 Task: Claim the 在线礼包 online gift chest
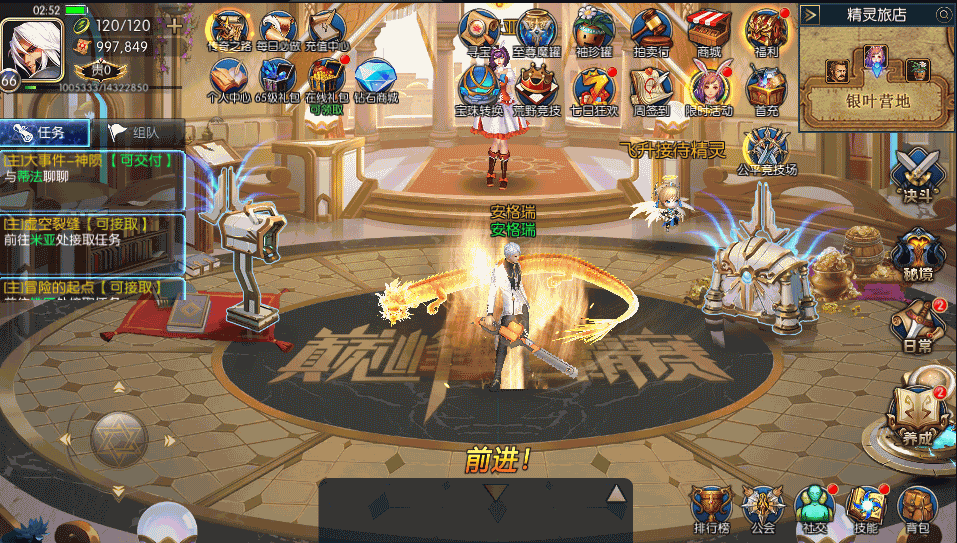[x=327, y=78]
